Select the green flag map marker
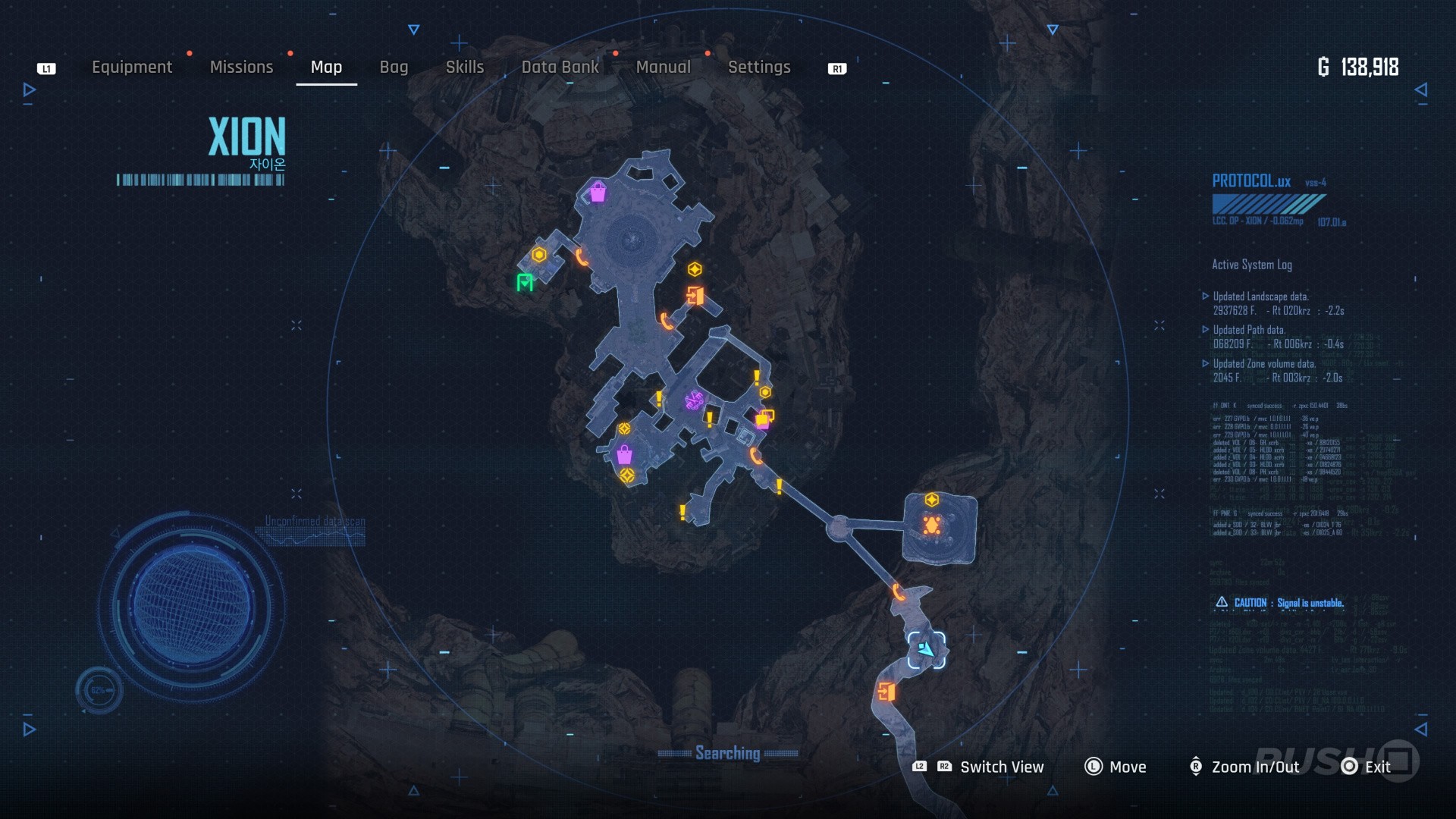This screenshot has width=1456, height=819. [x=525, y=283]
